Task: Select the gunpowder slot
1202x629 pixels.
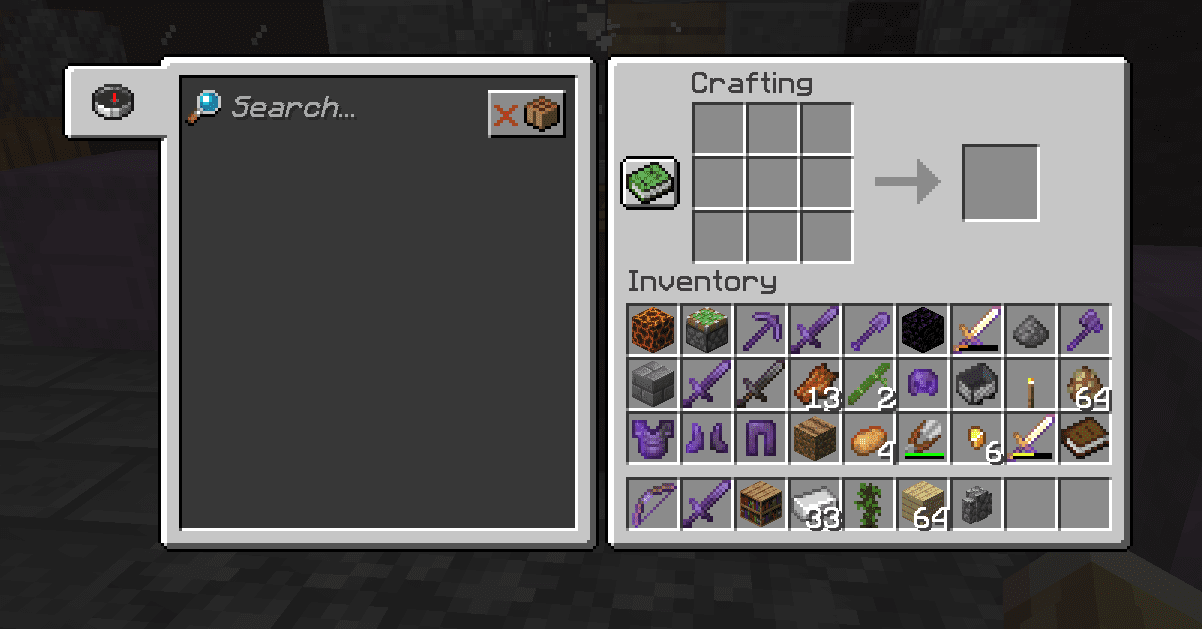Action: point(1031,330)
